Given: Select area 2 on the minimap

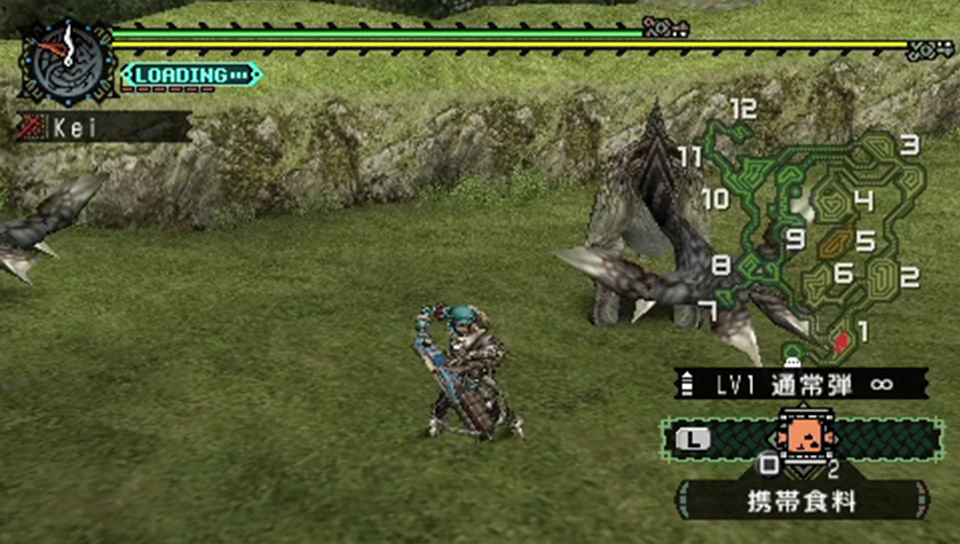Looking at the screenshot, I should click(x=909, y=277).
